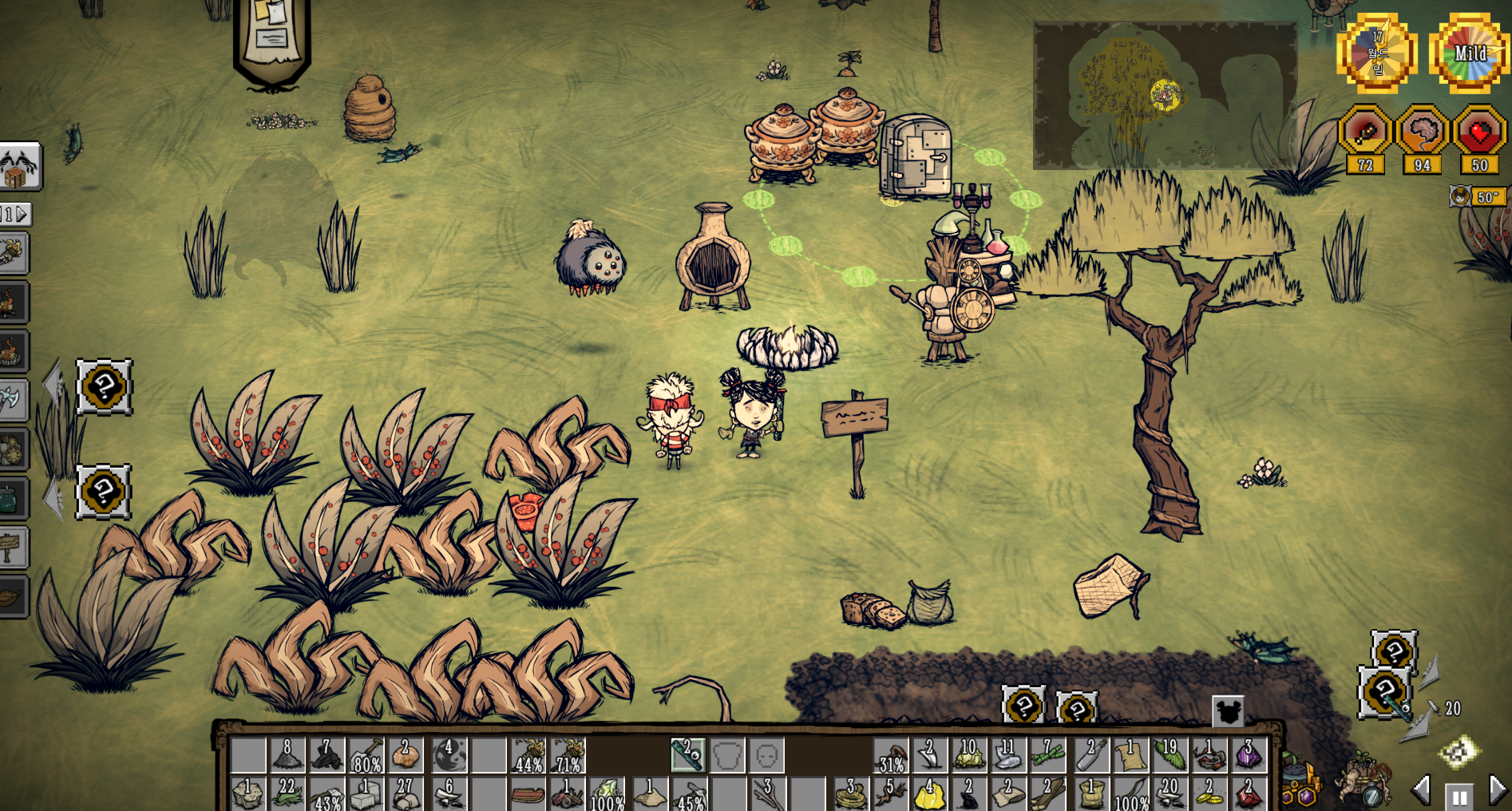The image size is (1512, 811).
Task: Select the cut grass stack of 22
Action: click(x=287, y=793)
